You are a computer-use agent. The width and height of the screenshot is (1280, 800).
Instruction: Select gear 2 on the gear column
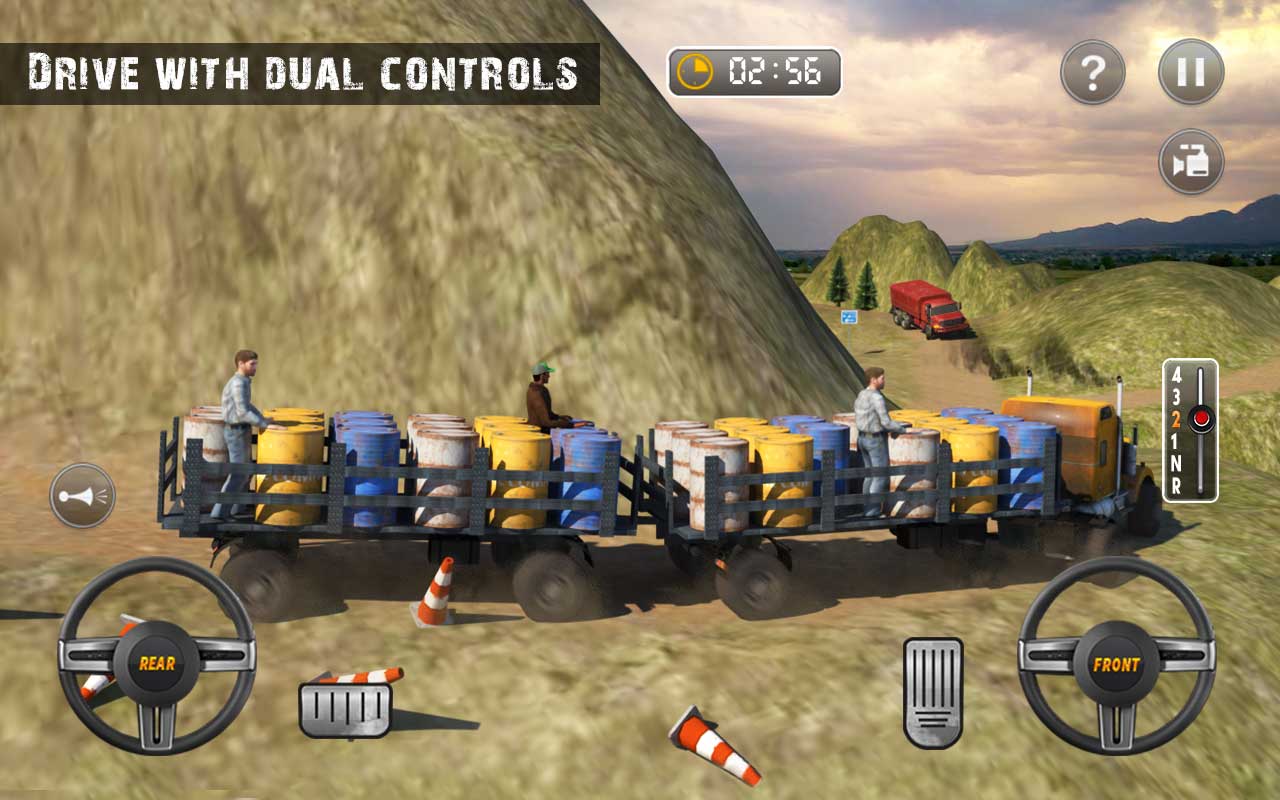[x=1177, y=418]
